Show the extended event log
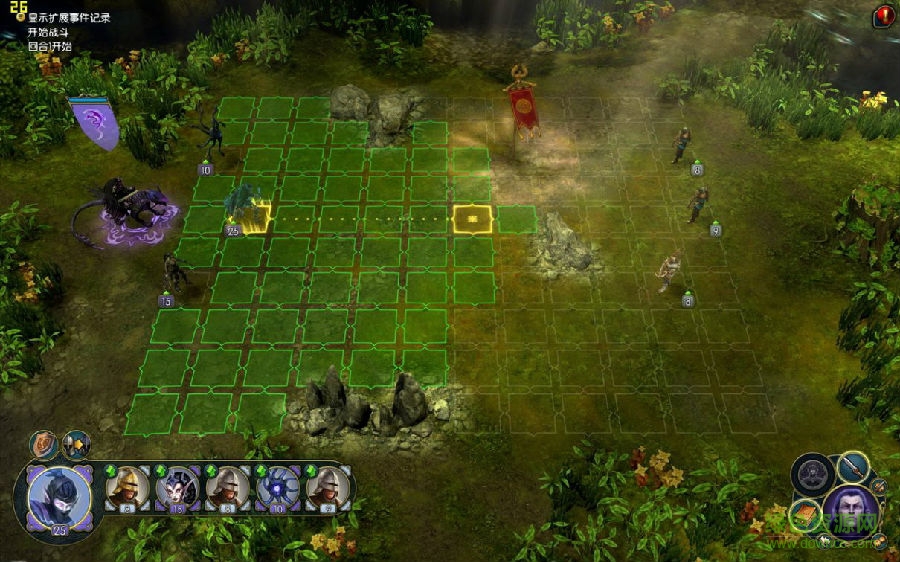This screenshot has height=562, width=900. click(68, 17)
